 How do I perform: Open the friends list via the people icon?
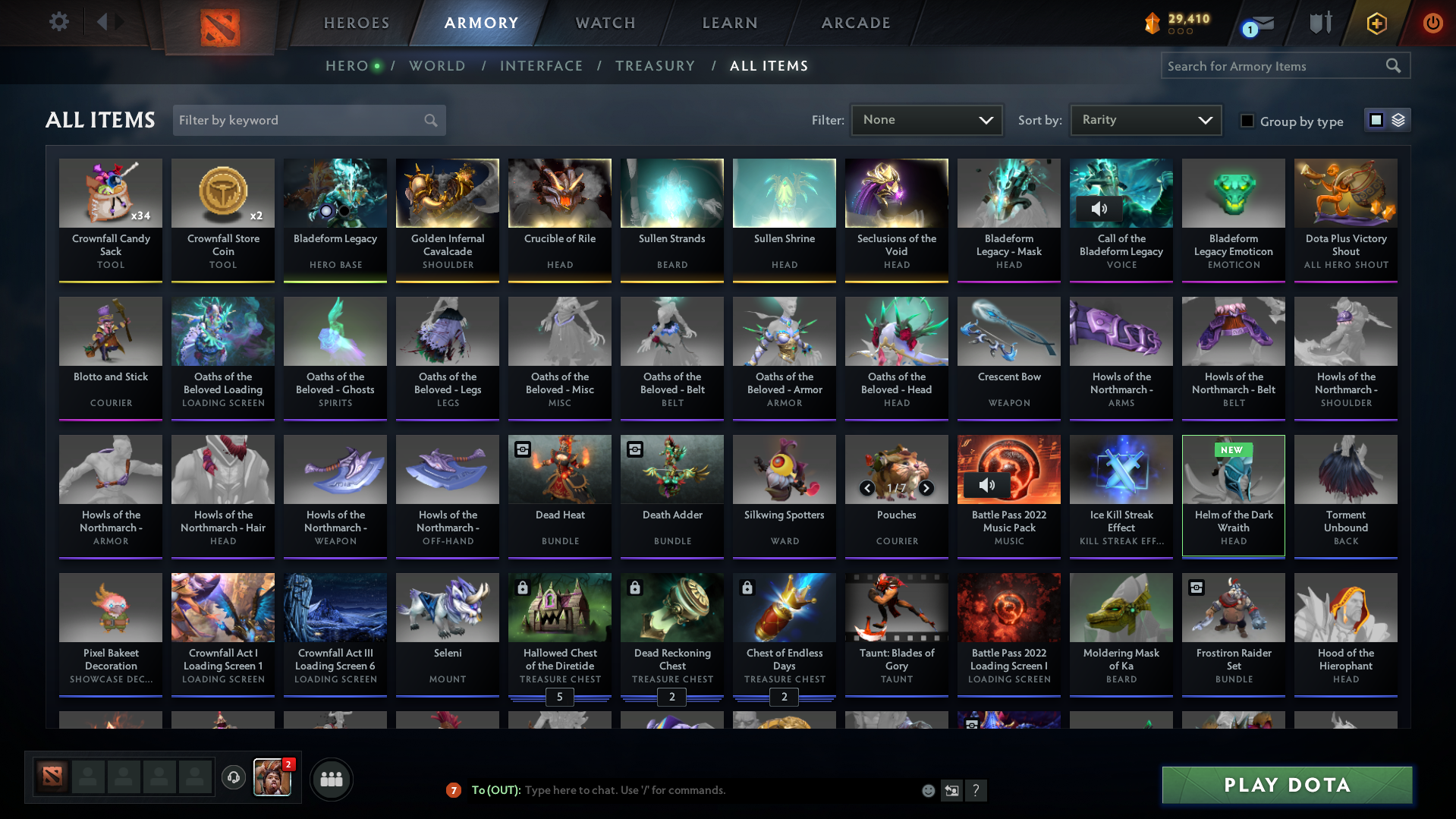coord(331,779)
